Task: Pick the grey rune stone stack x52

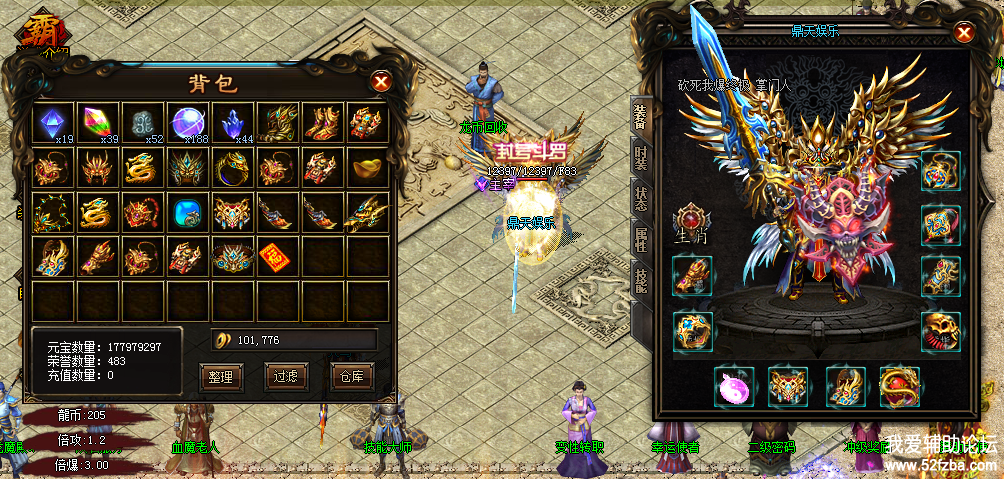Action: (x=143, y=124)
